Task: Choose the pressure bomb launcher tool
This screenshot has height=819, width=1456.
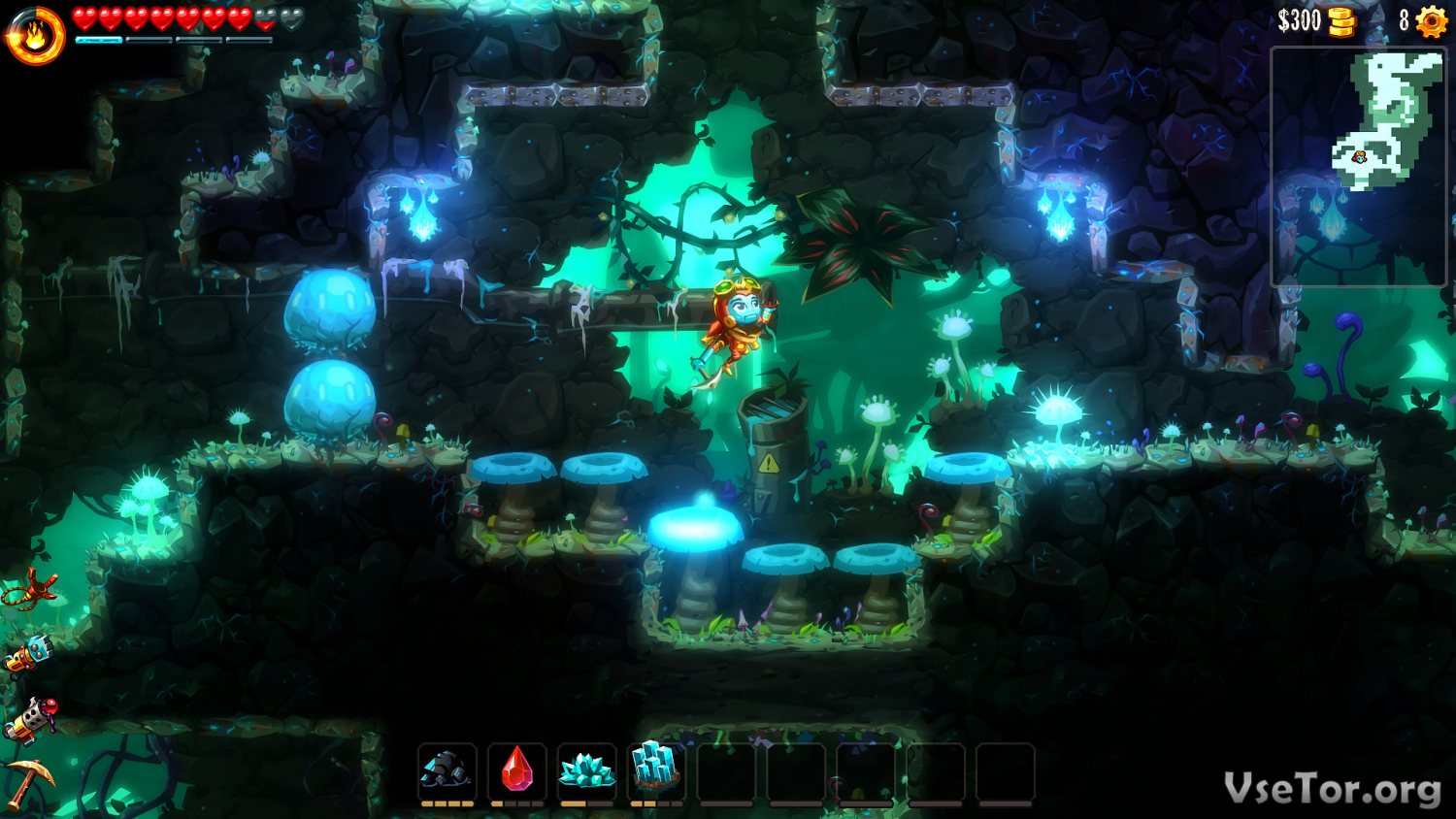Action: (x=29, y=720)
